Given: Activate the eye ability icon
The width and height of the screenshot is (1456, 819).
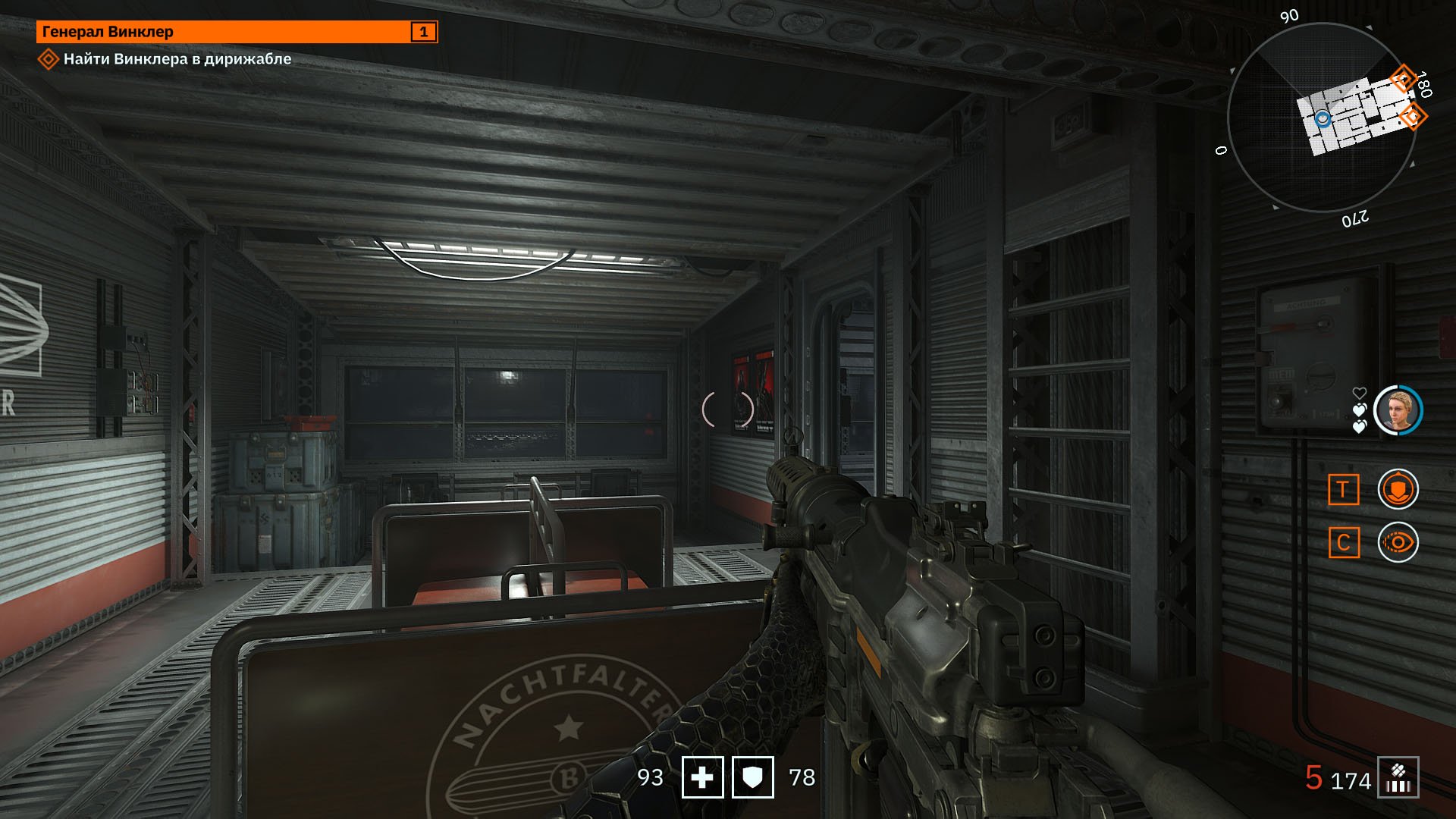Looking at the screenshot, I should pos(1398,543).
